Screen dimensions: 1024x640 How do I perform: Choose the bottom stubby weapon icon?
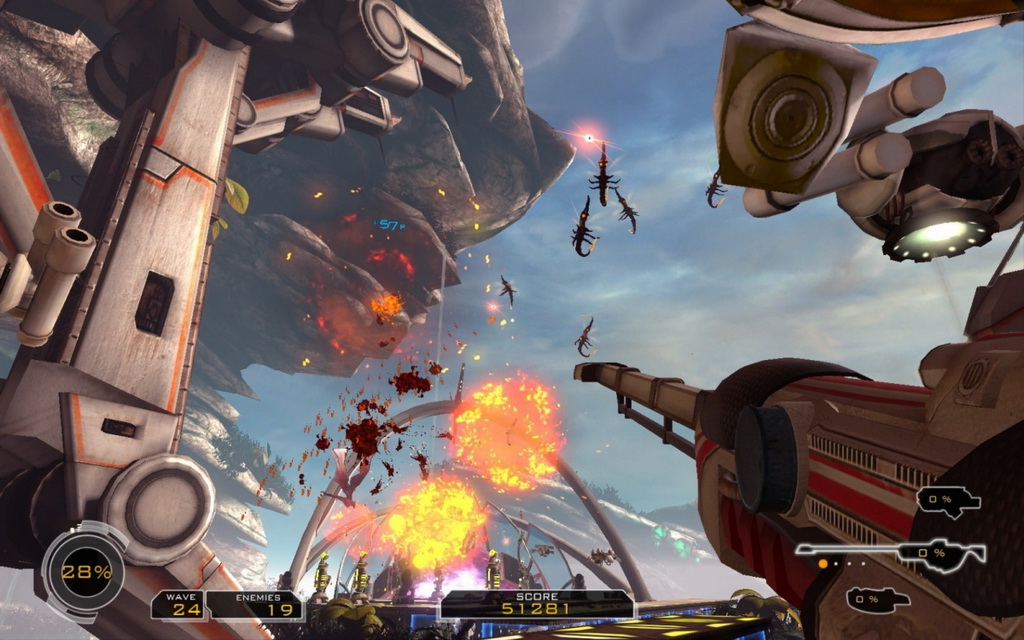[x=877, y=599]
